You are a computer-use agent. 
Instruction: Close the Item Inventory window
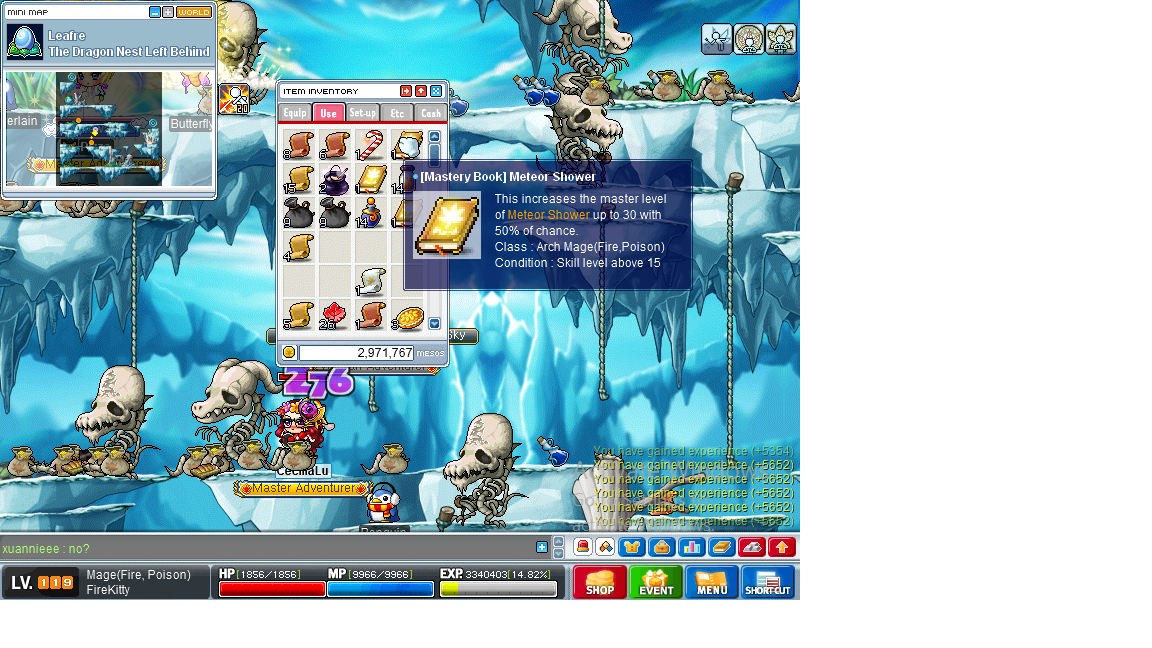coord(436,91)
